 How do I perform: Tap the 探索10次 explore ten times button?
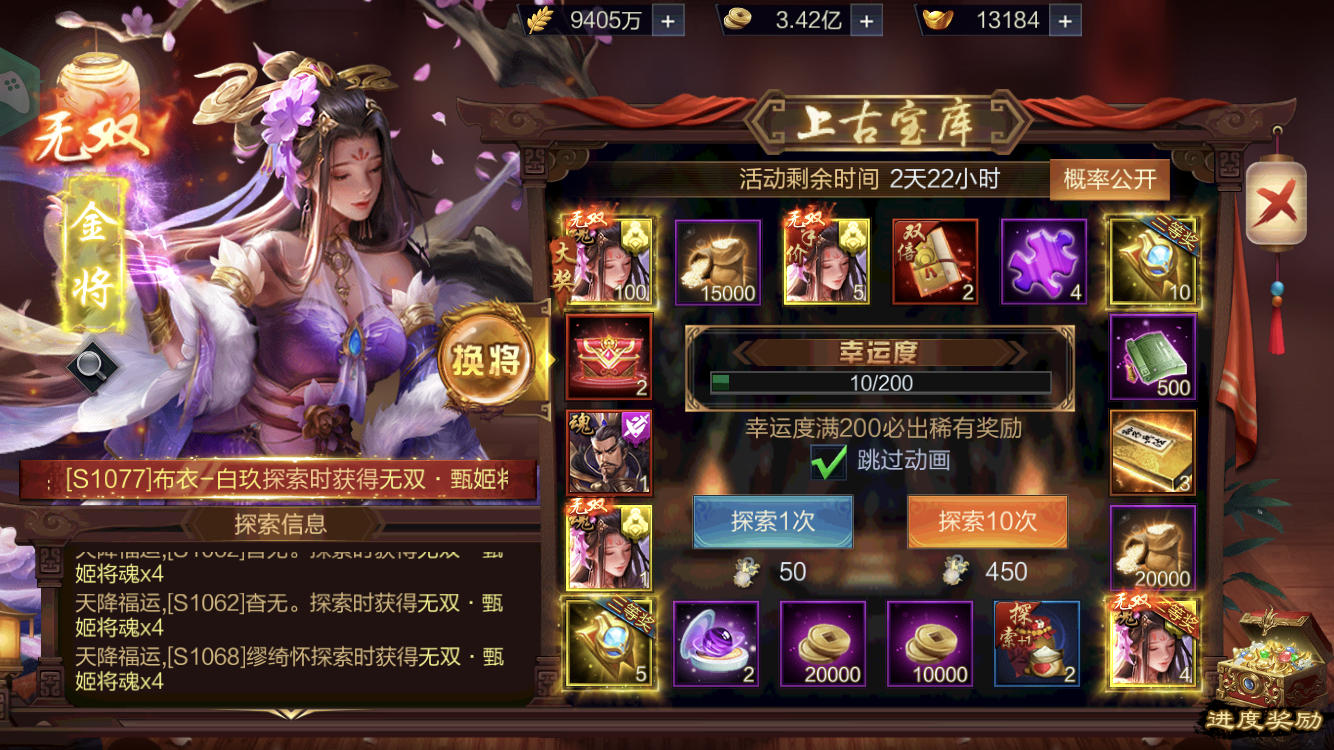click(x=986, y=522)
